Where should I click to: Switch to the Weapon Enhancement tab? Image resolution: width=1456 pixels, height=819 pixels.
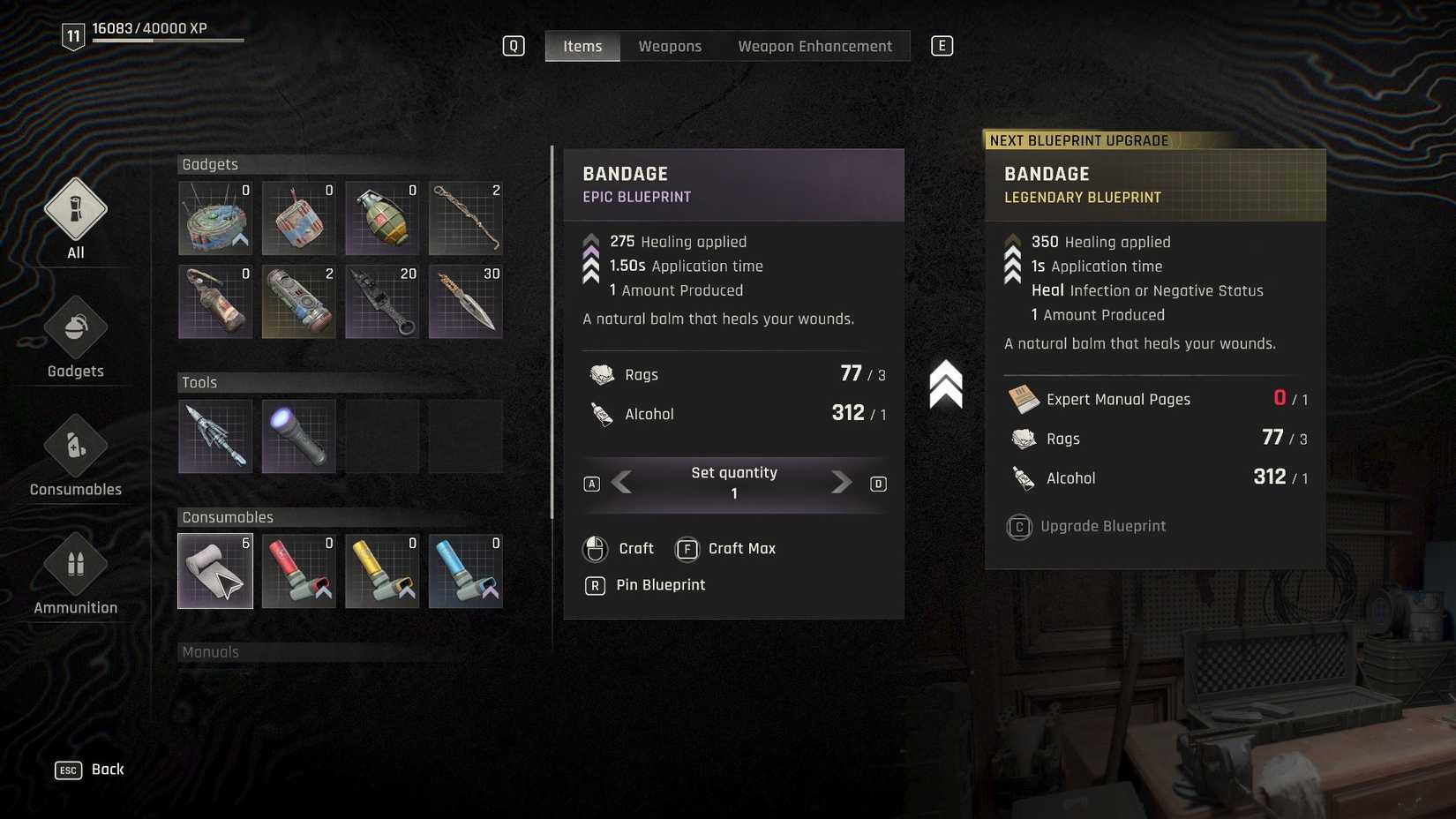(x=814, y=46)
